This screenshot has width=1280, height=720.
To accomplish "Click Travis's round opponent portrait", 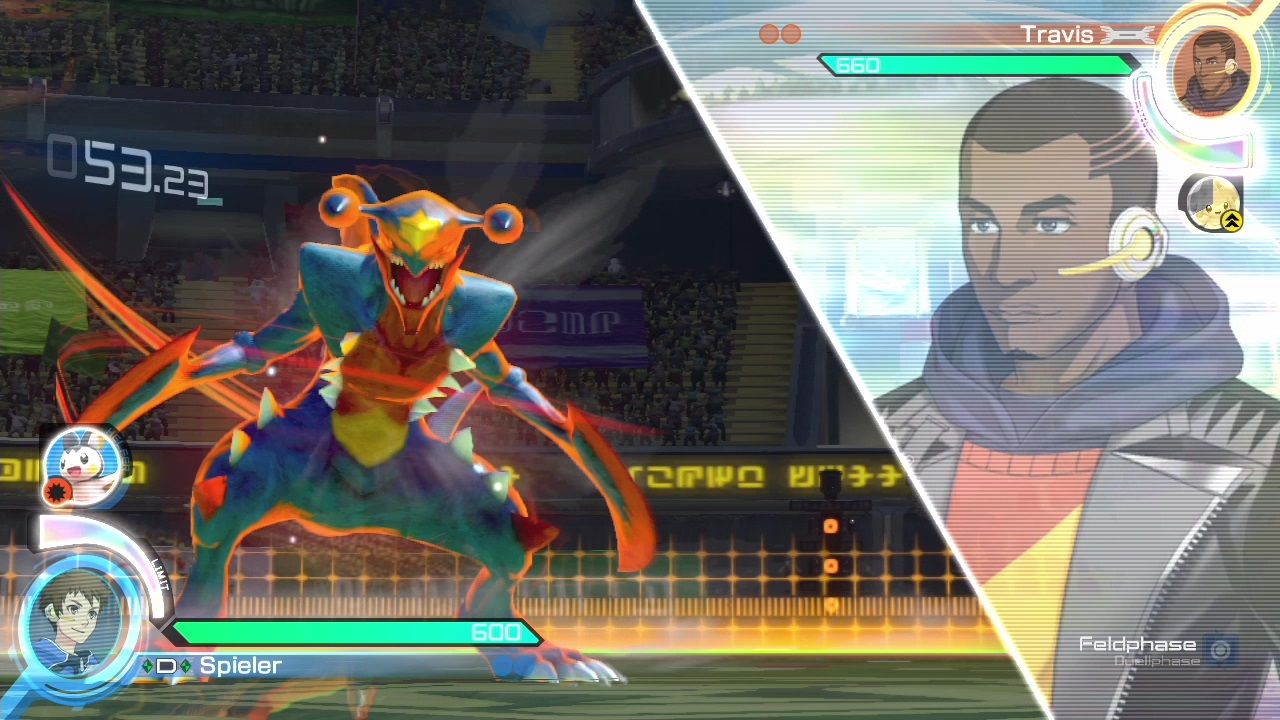I will point(1212,71).
